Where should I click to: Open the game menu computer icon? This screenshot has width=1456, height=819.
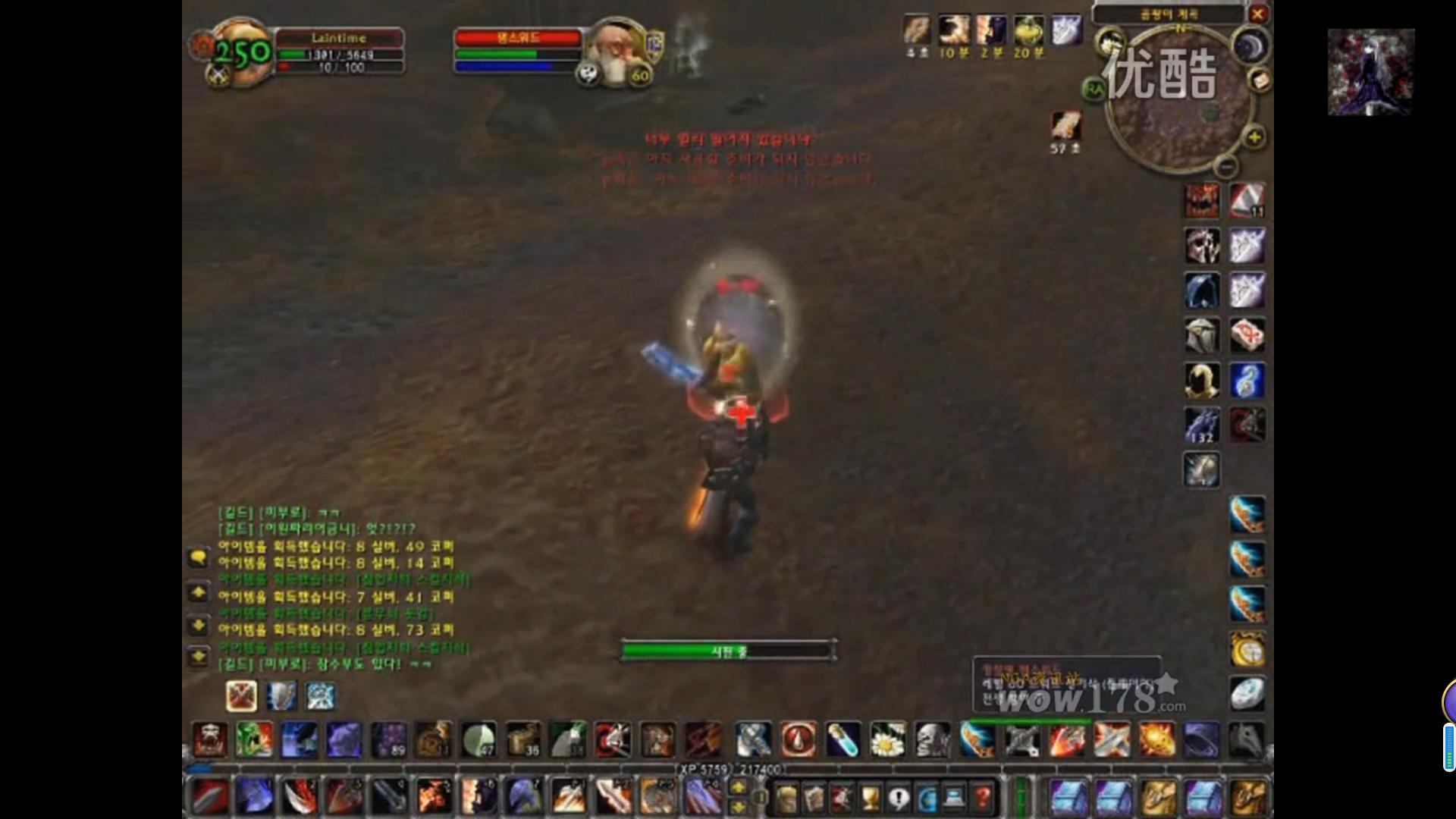[x=953, y=797]
